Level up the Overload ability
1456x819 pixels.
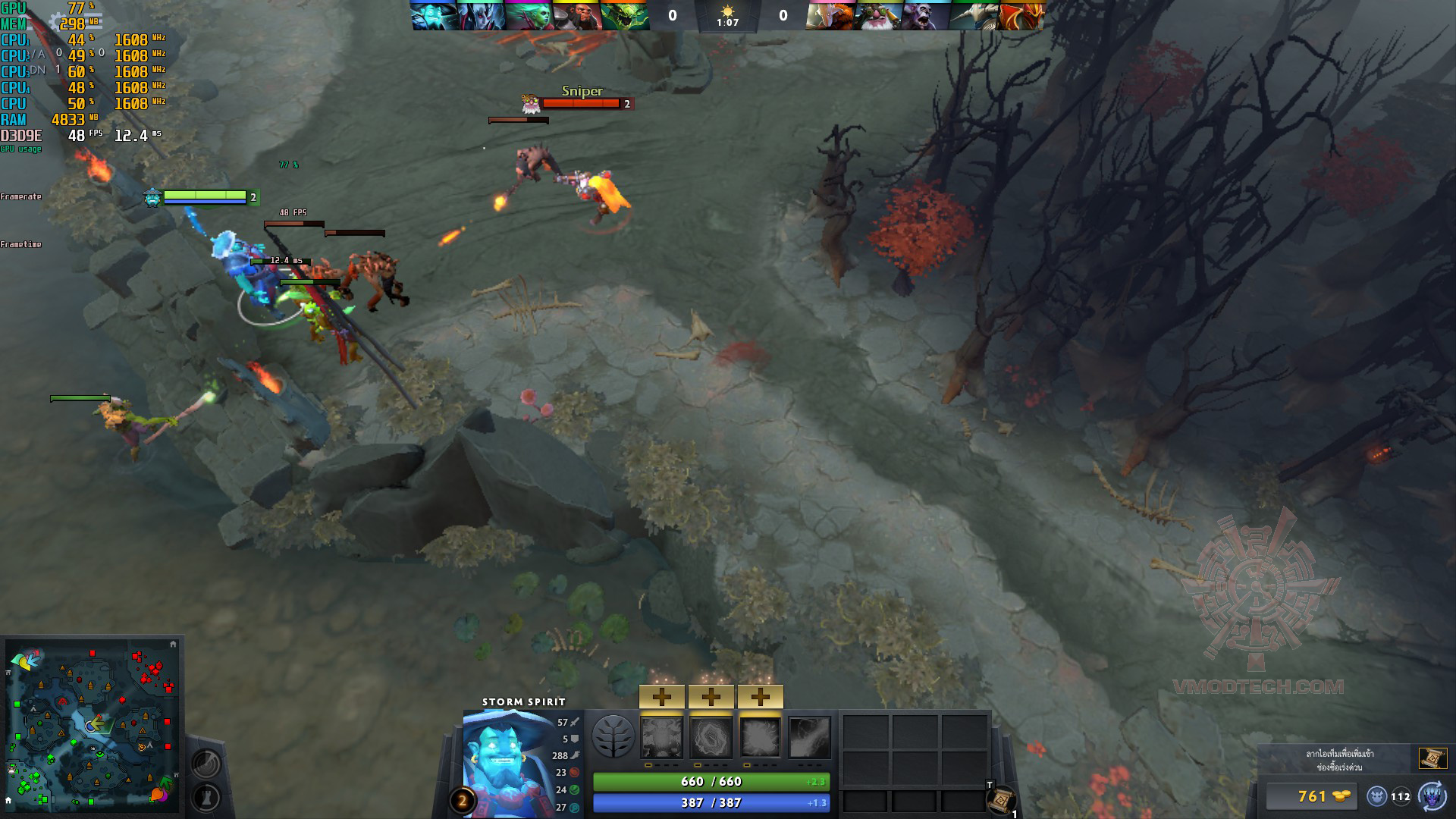760,696
